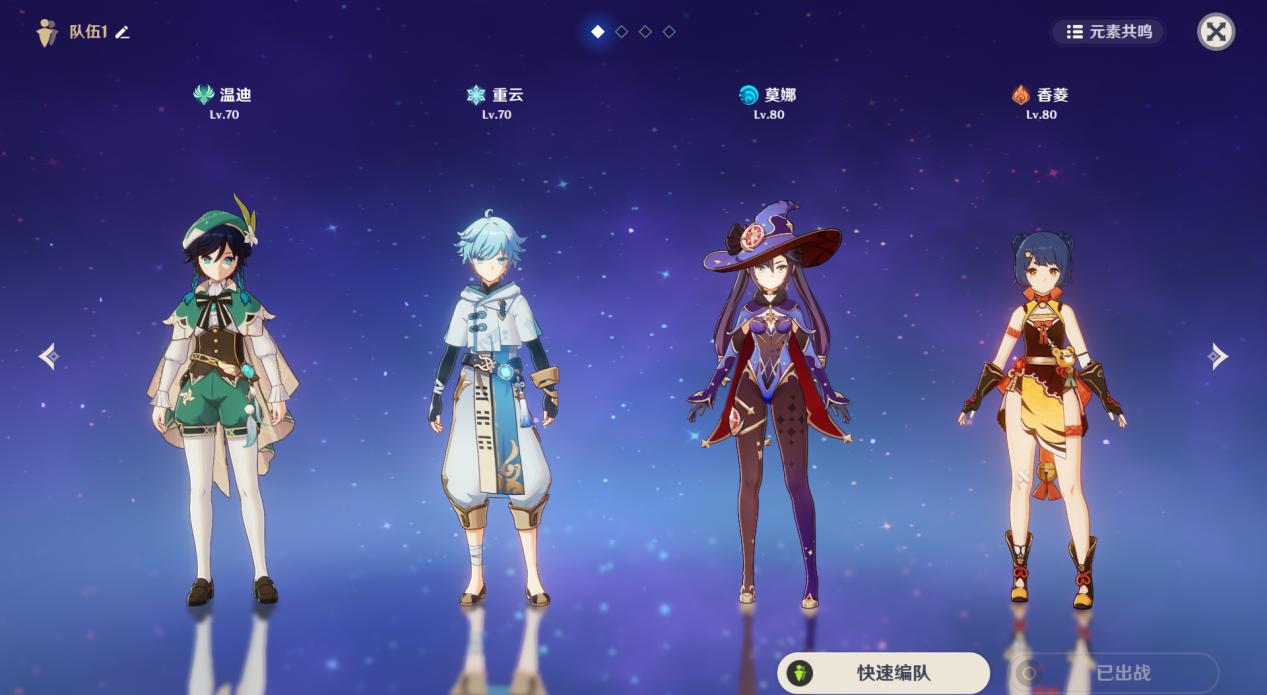Switch to the fourth team page dot

coord(670,32)
